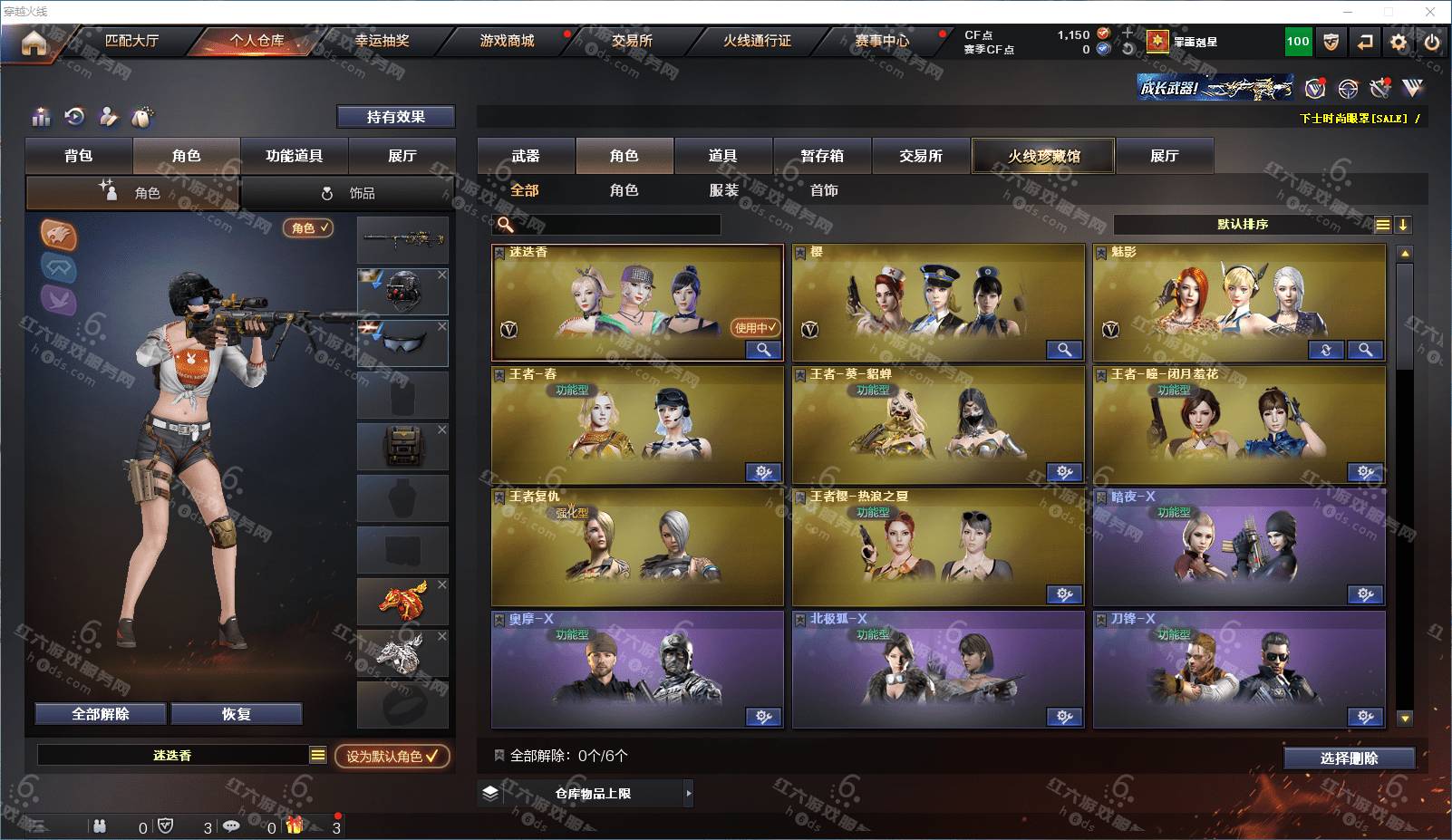Click the 恢复 restore button
The height and width of the screenshot is (840, 1452).
click(236, 714)
